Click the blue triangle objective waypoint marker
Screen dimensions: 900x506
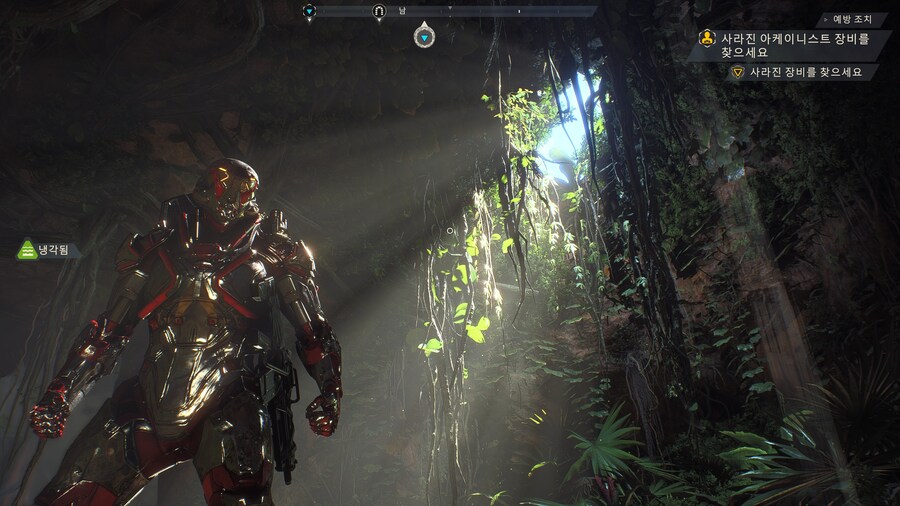[x=425, y=37]
